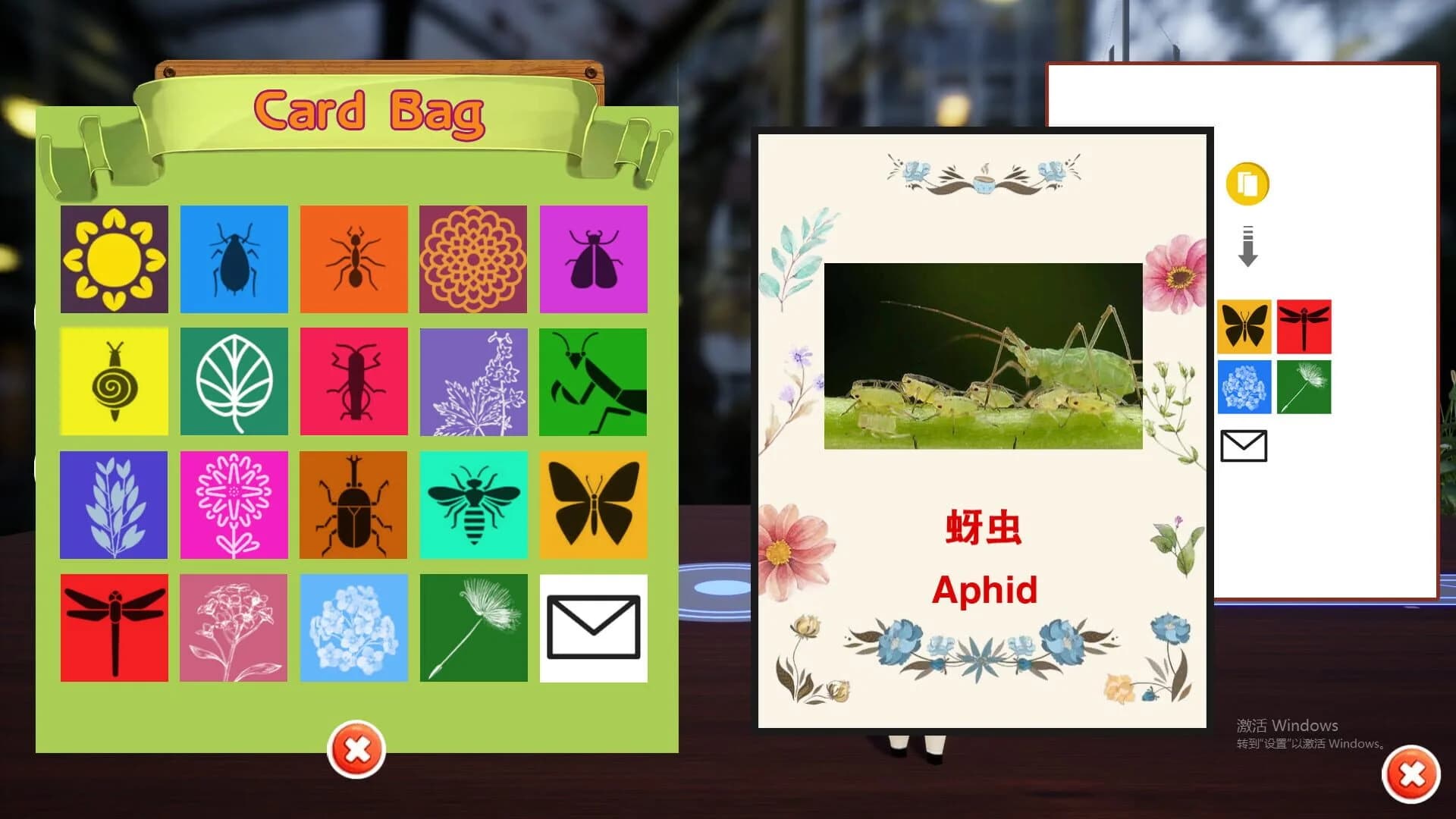Open the orange marigold pattern card
The height and width of the screenshot is (819, 1456).
point(474,259)
